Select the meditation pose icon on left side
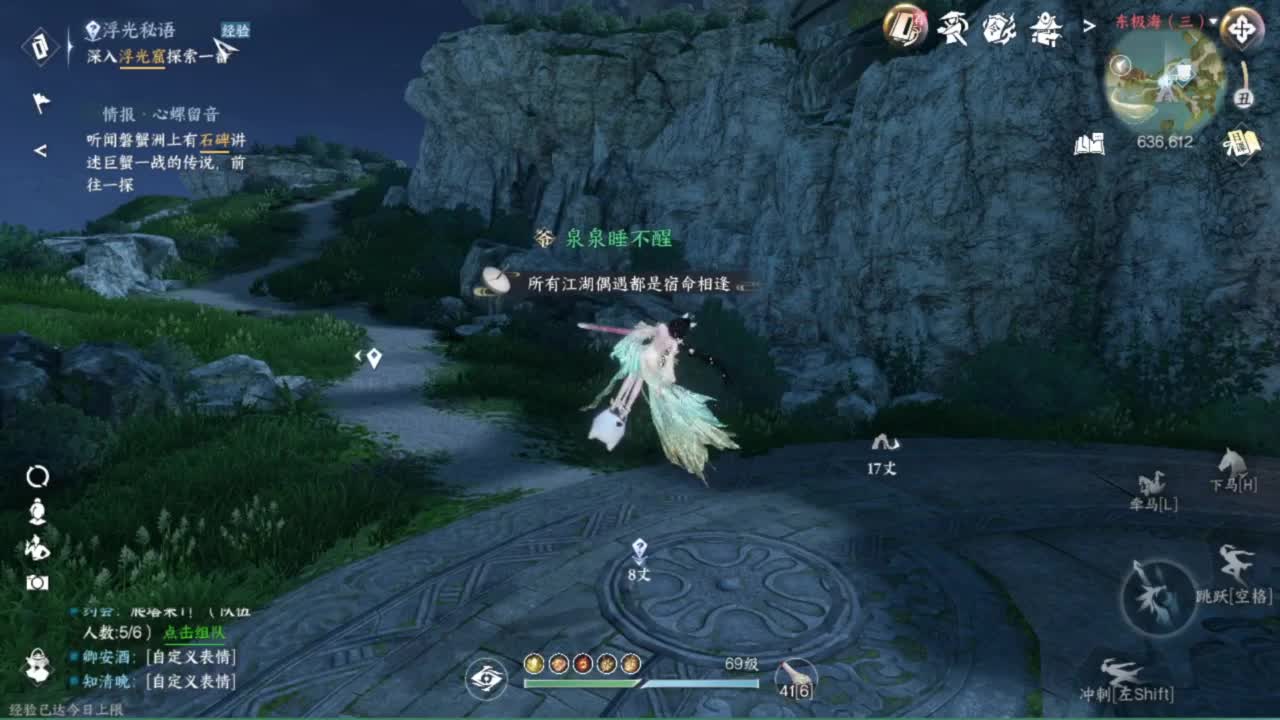Viewport: 1280px width, 720px height. 36,511
